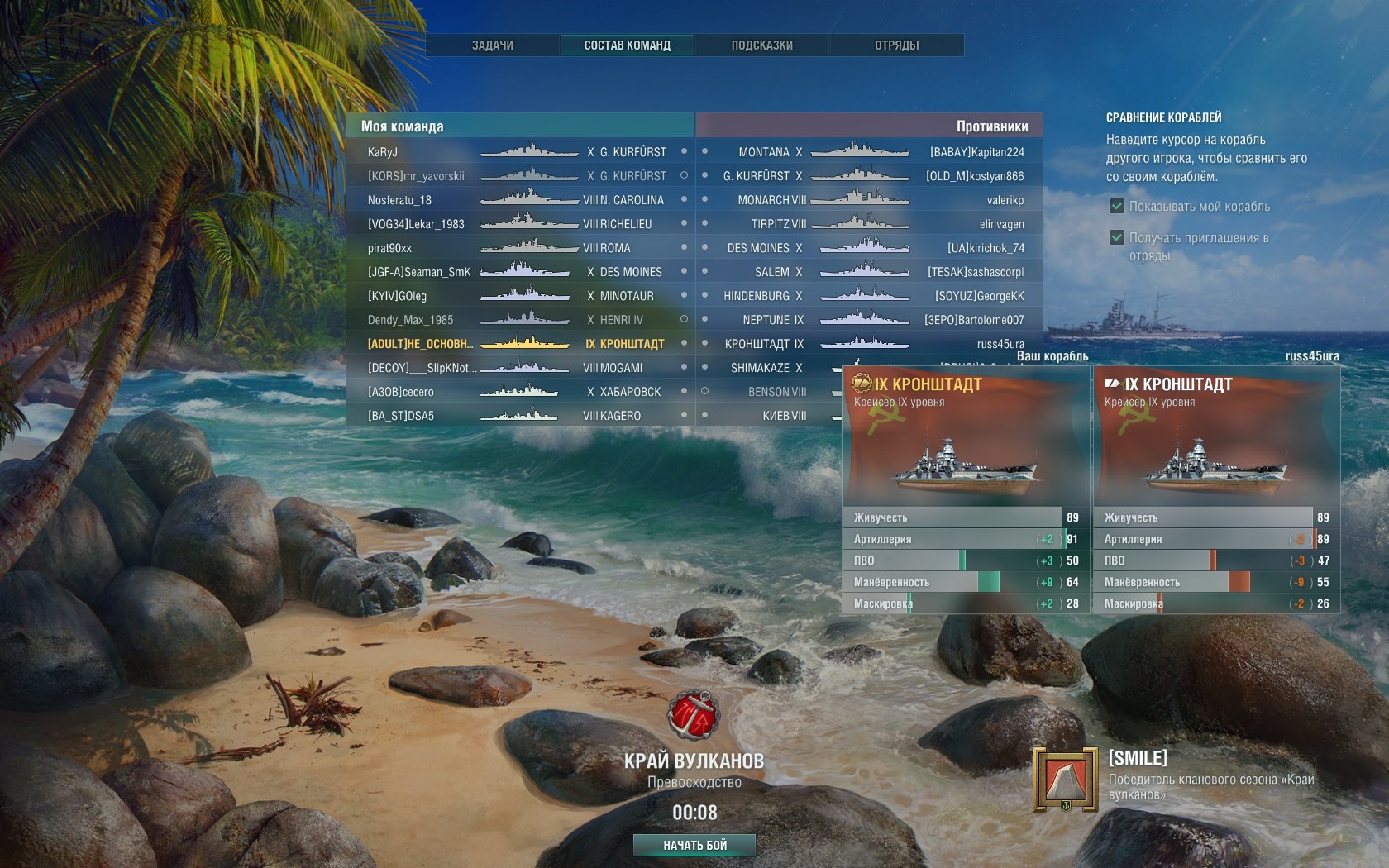Viewport: 1389px width, 868px height.
Task: Toggle the 'Показывать мой корабль' checkbox
Action: (x=1117, y=207)
